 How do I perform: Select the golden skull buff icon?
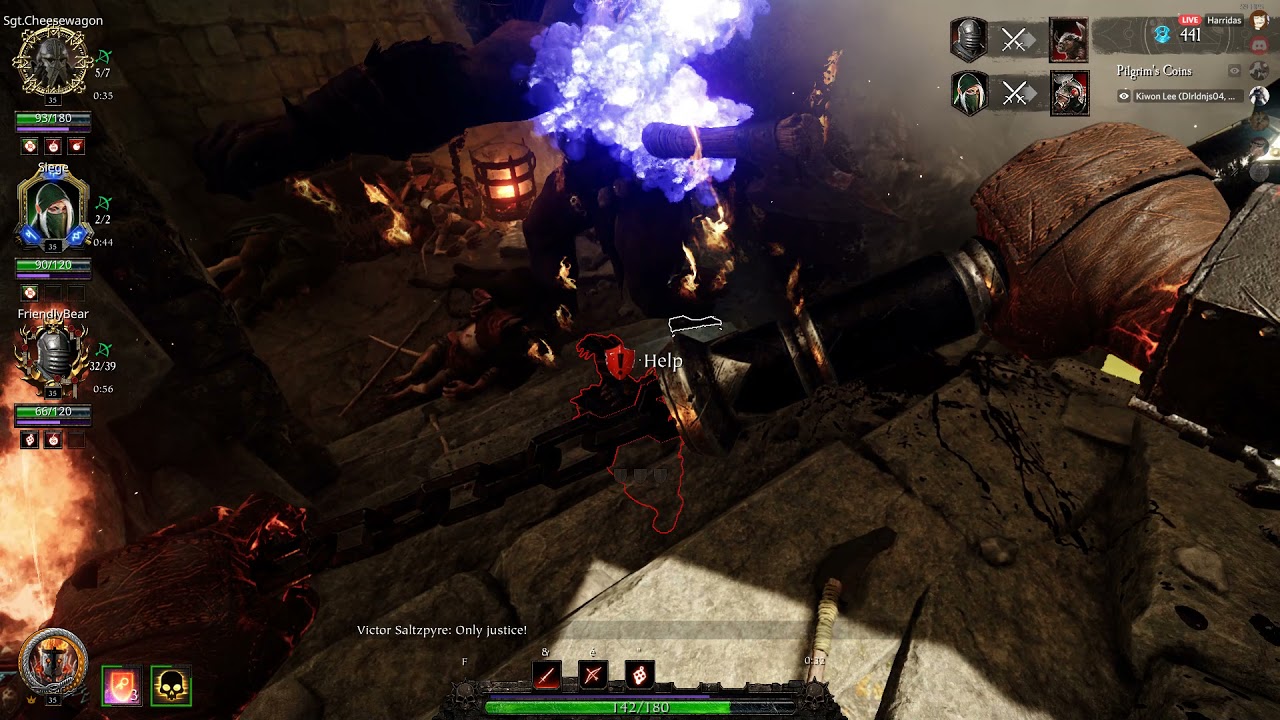[171, 687]
